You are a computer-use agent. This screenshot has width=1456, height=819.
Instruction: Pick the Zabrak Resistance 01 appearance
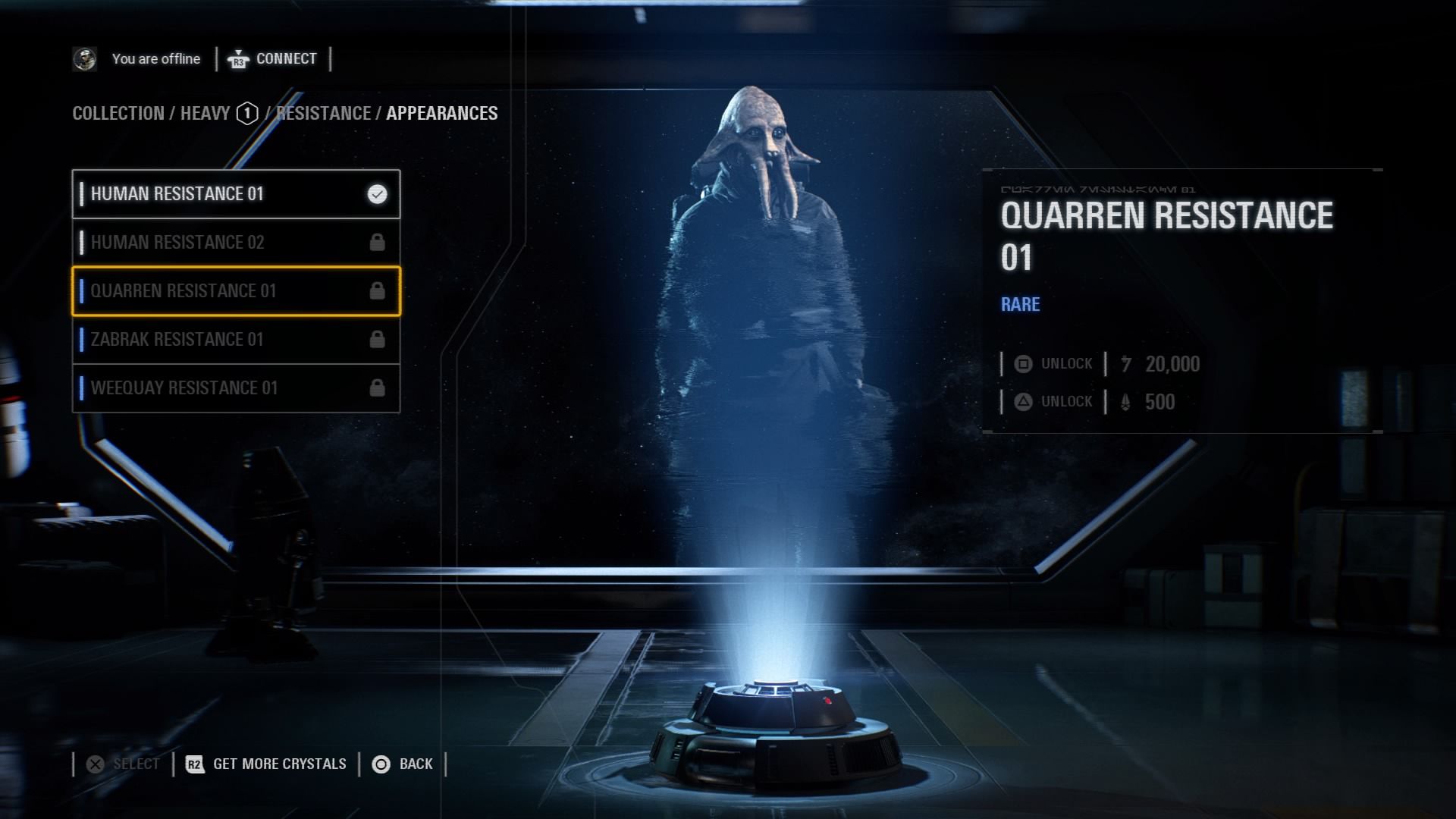pos(235,340)
